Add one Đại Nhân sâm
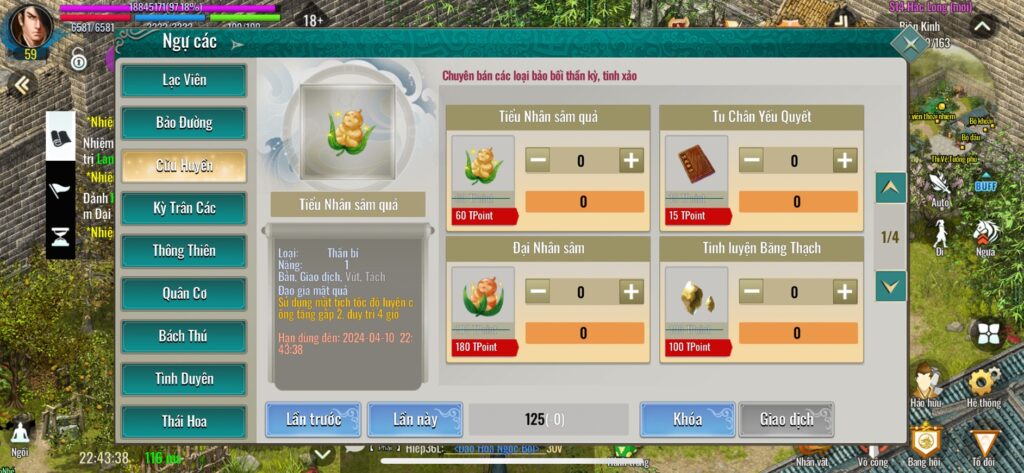 pos(631,292)
